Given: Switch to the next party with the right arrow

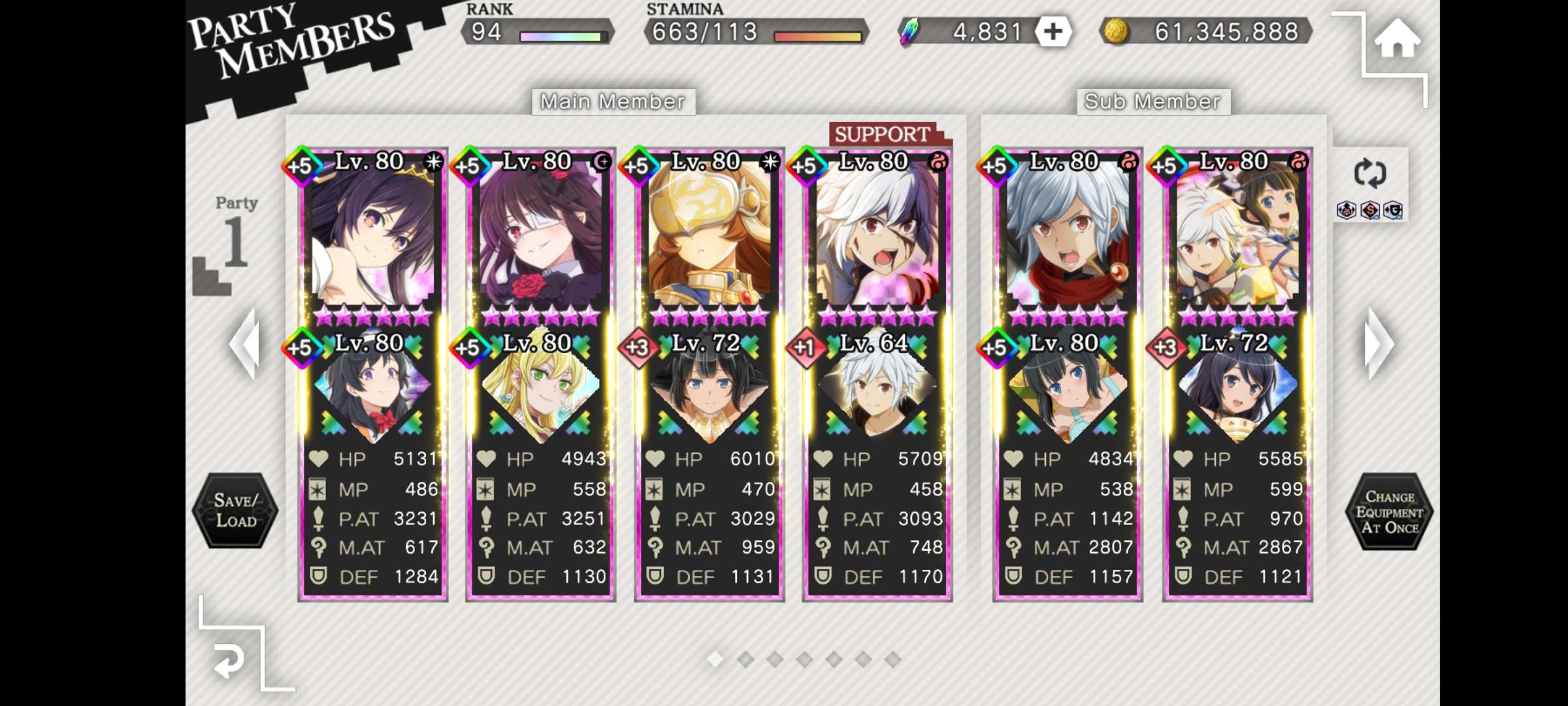Looking at the screenshot, I should pyautogui.click(x=1379, y=345).
